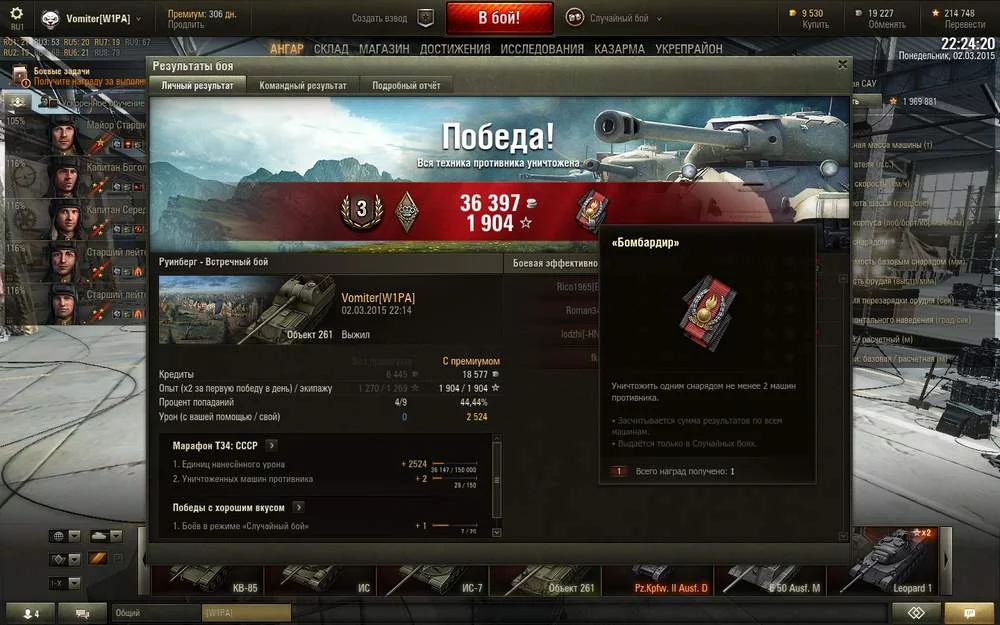Screen dimensions: 1000x625
Task: Switch to the Командный результат tab
Action: [x=303, y=86]
